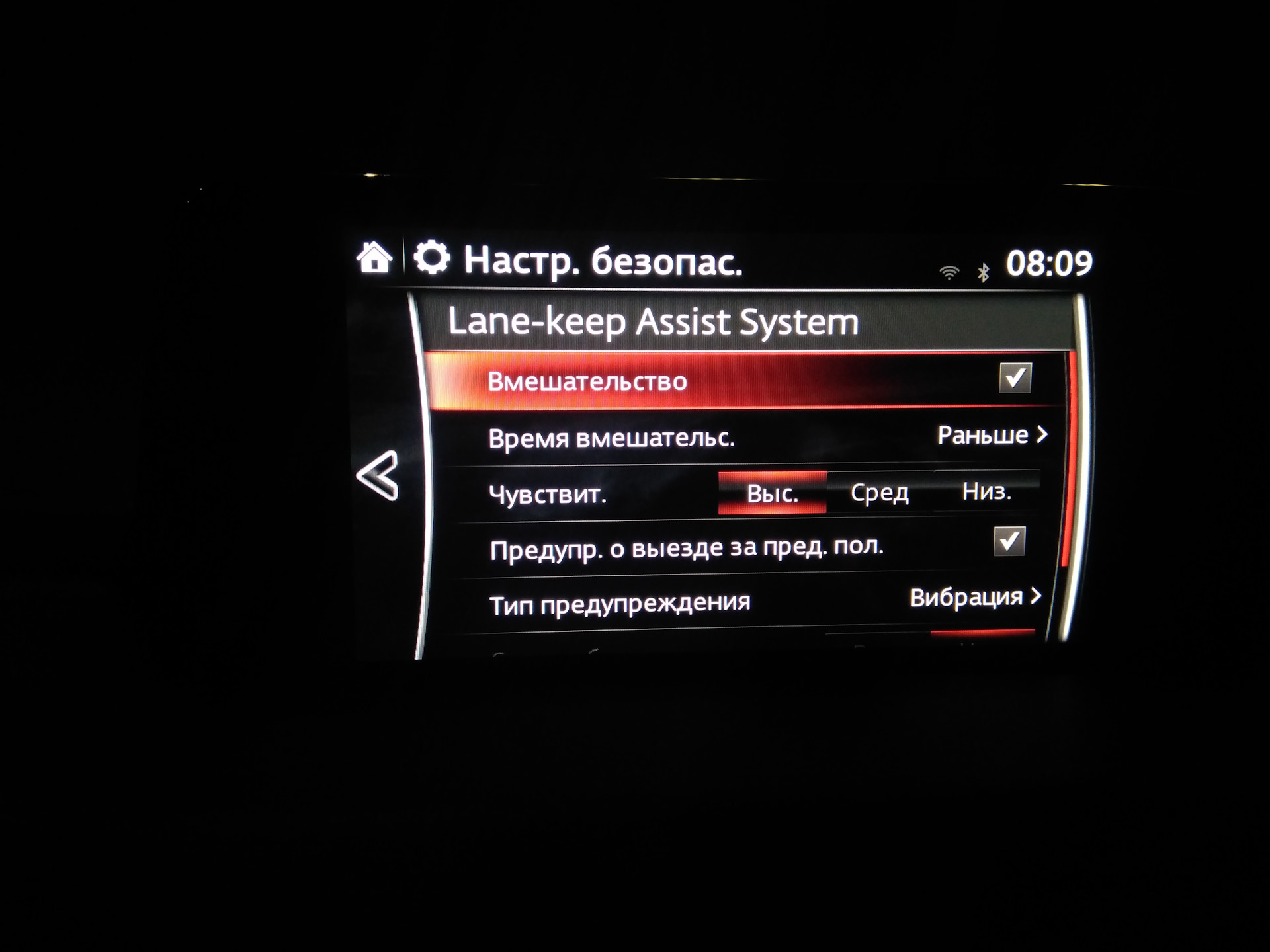Click the back arrow button
This screenshot has width=1270, height=952.
[378, 475]
